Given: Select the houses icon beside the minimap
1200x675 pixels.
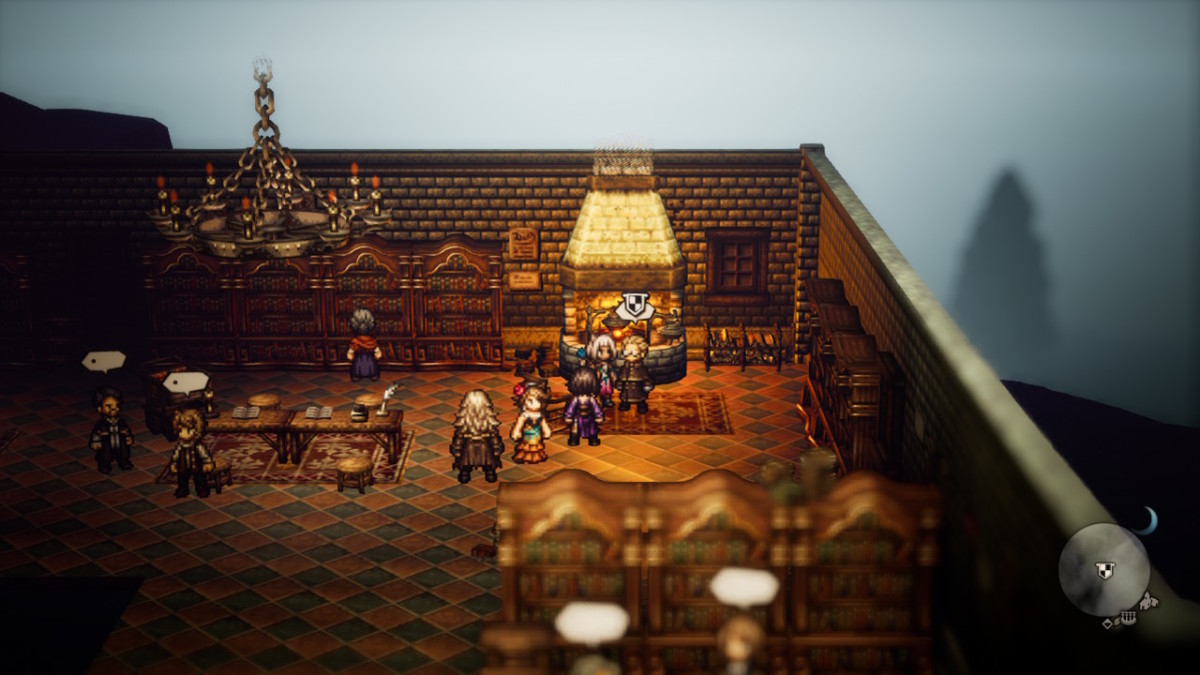Looking at the screenshot, I should [x=1149, y=601].
